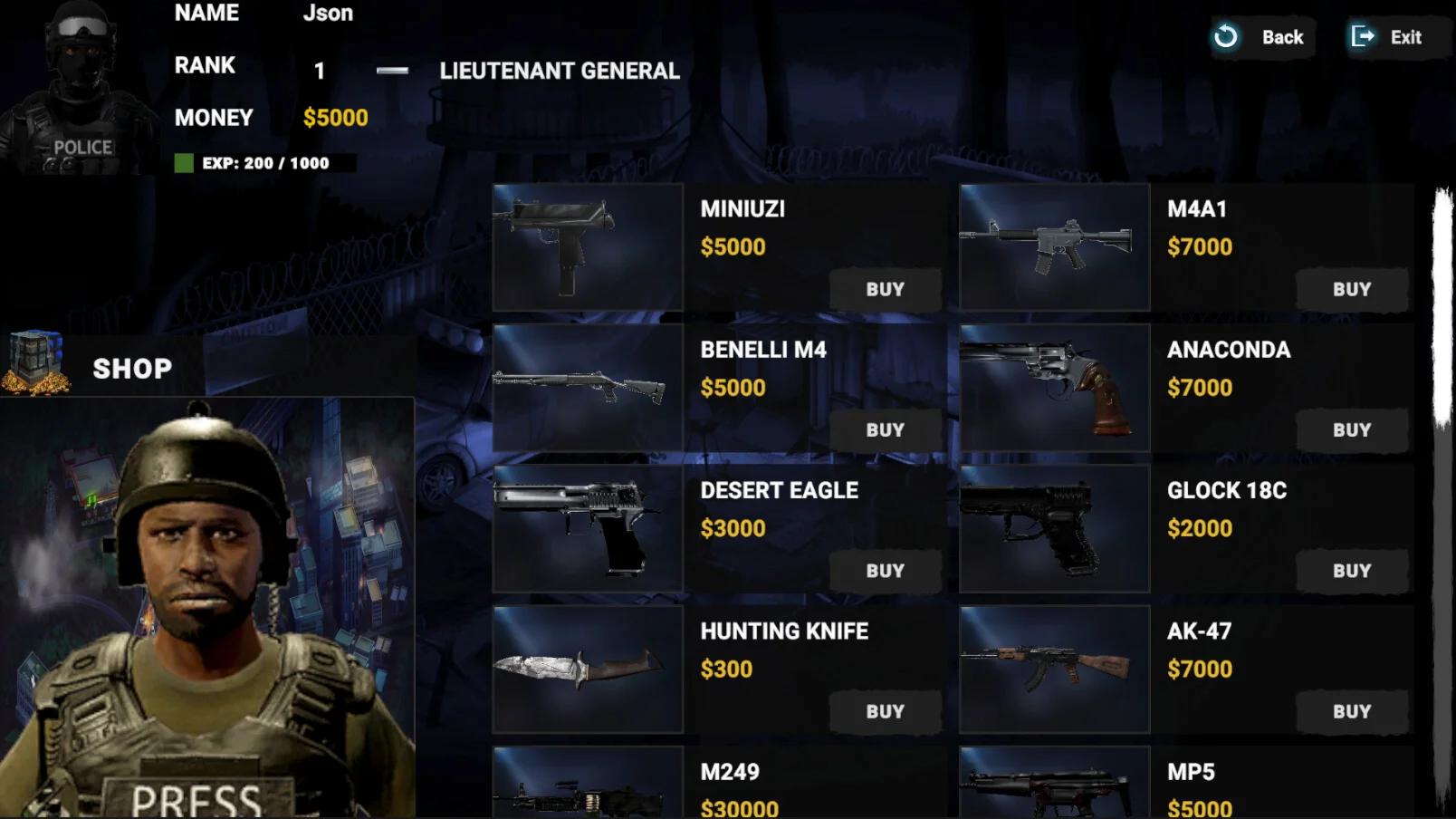The width and height of the screenshot is (1456, 819).
Task: Purchase the AK-47 rifle
Action: click(1351, 712)
